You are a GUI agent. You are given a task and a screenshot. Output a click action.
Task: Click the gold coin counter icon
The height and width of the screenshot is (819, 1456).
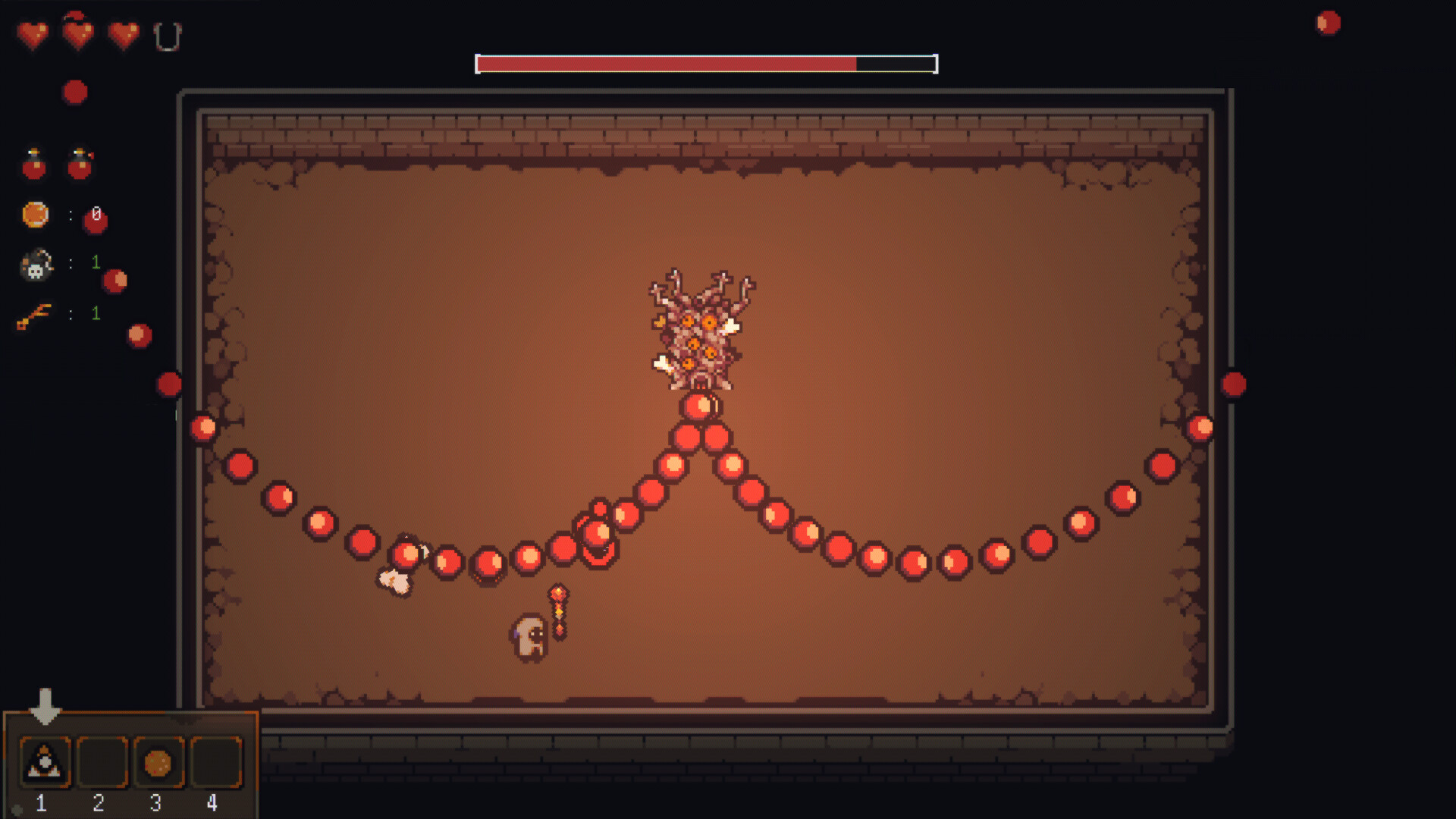coord(33,214)
